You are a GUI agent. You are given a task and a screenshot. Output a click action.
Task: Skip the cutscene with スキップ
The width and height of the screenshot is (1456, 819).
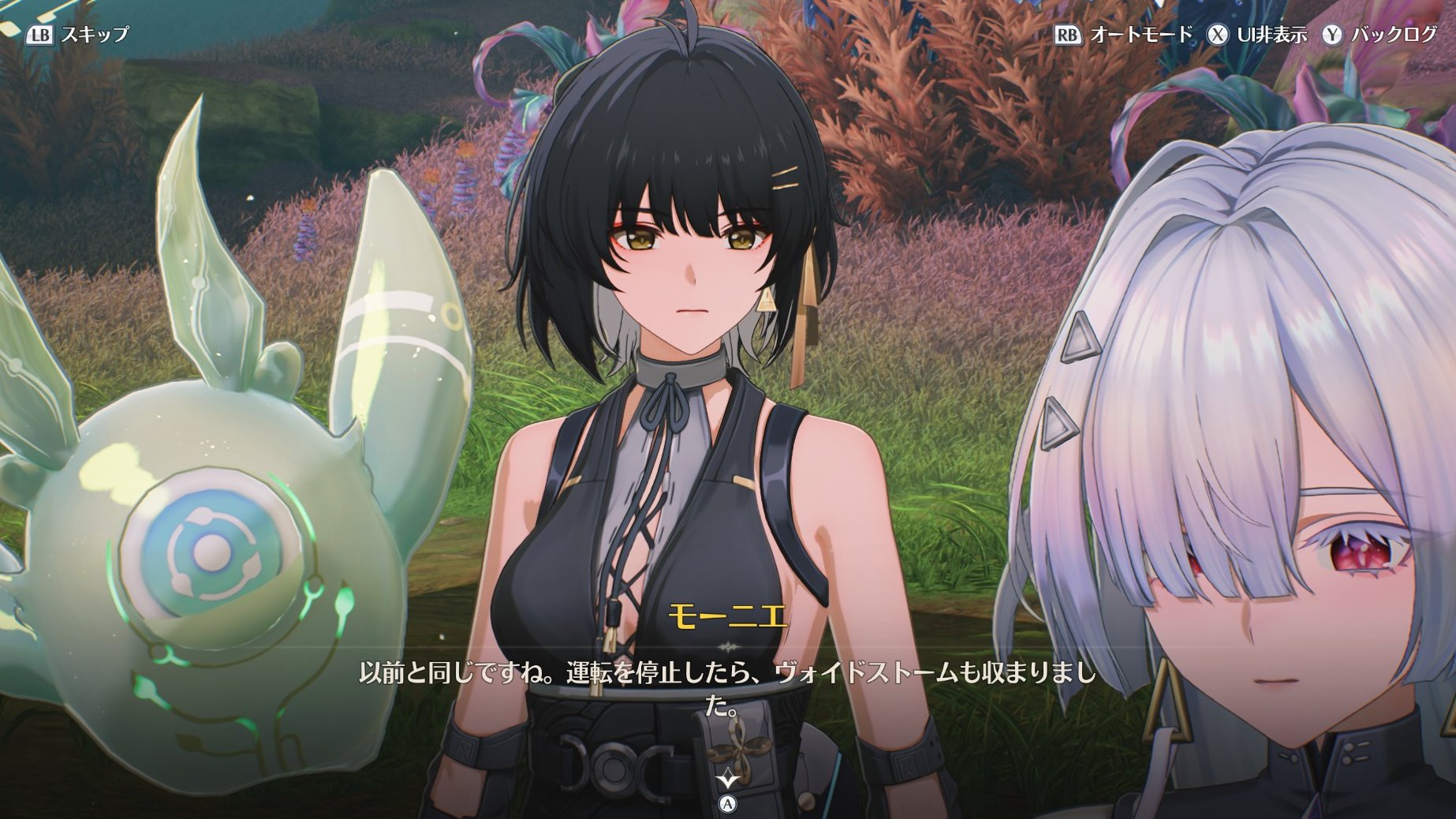point(78,35)
